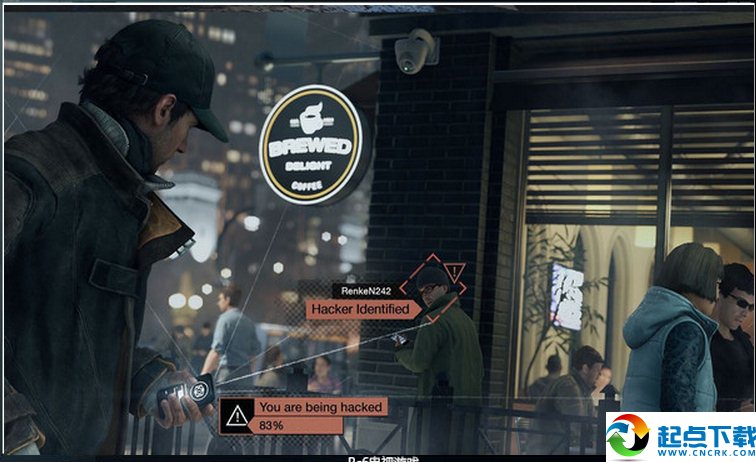756x462 pixels.
Task: Click the warning triangle in the hacked alert
Action: (x=237, y=414)
